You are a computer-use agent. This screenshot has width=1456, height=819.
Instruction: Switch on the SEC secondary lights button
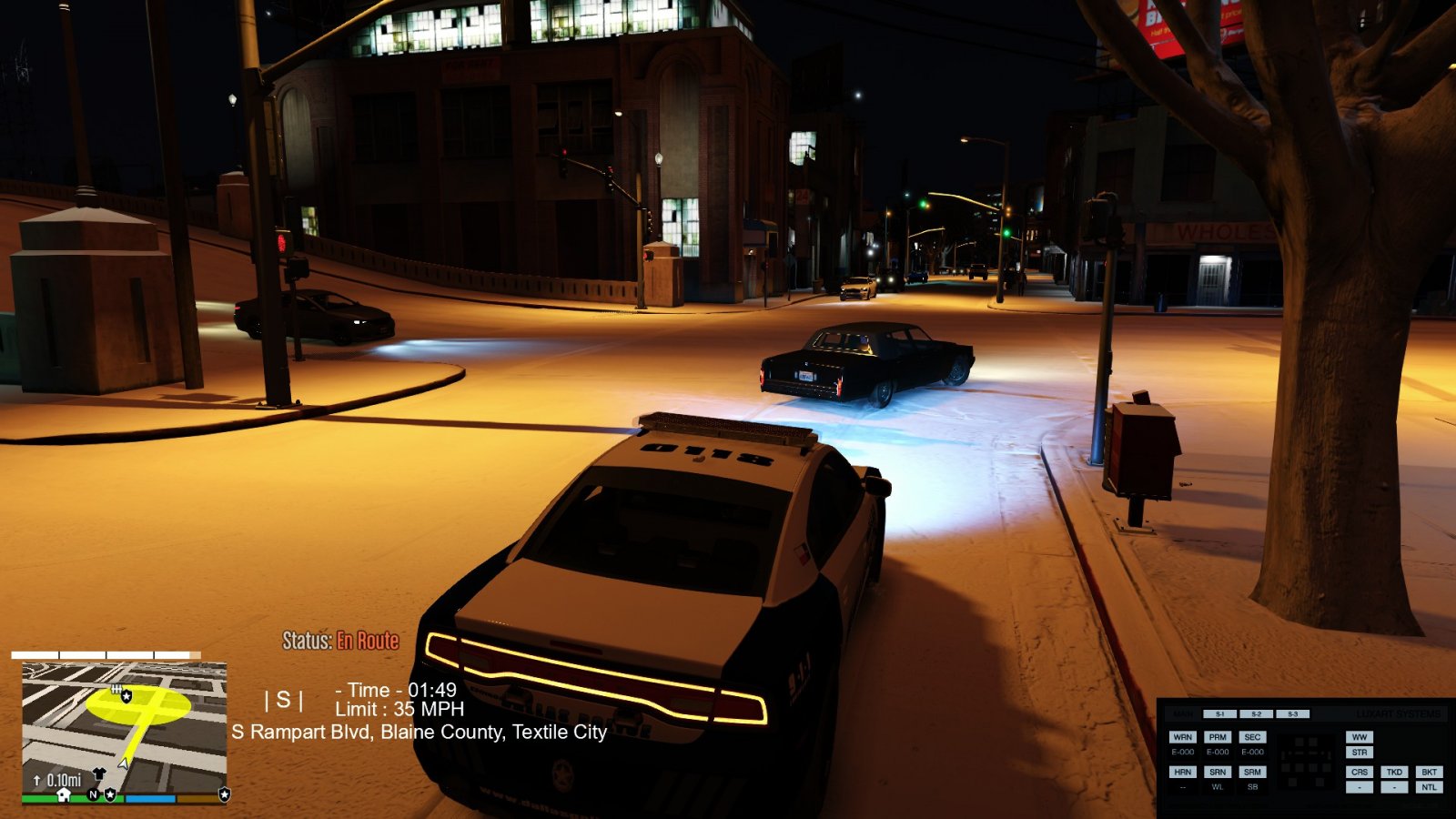pyautogui.click(x=1252, y=737)
